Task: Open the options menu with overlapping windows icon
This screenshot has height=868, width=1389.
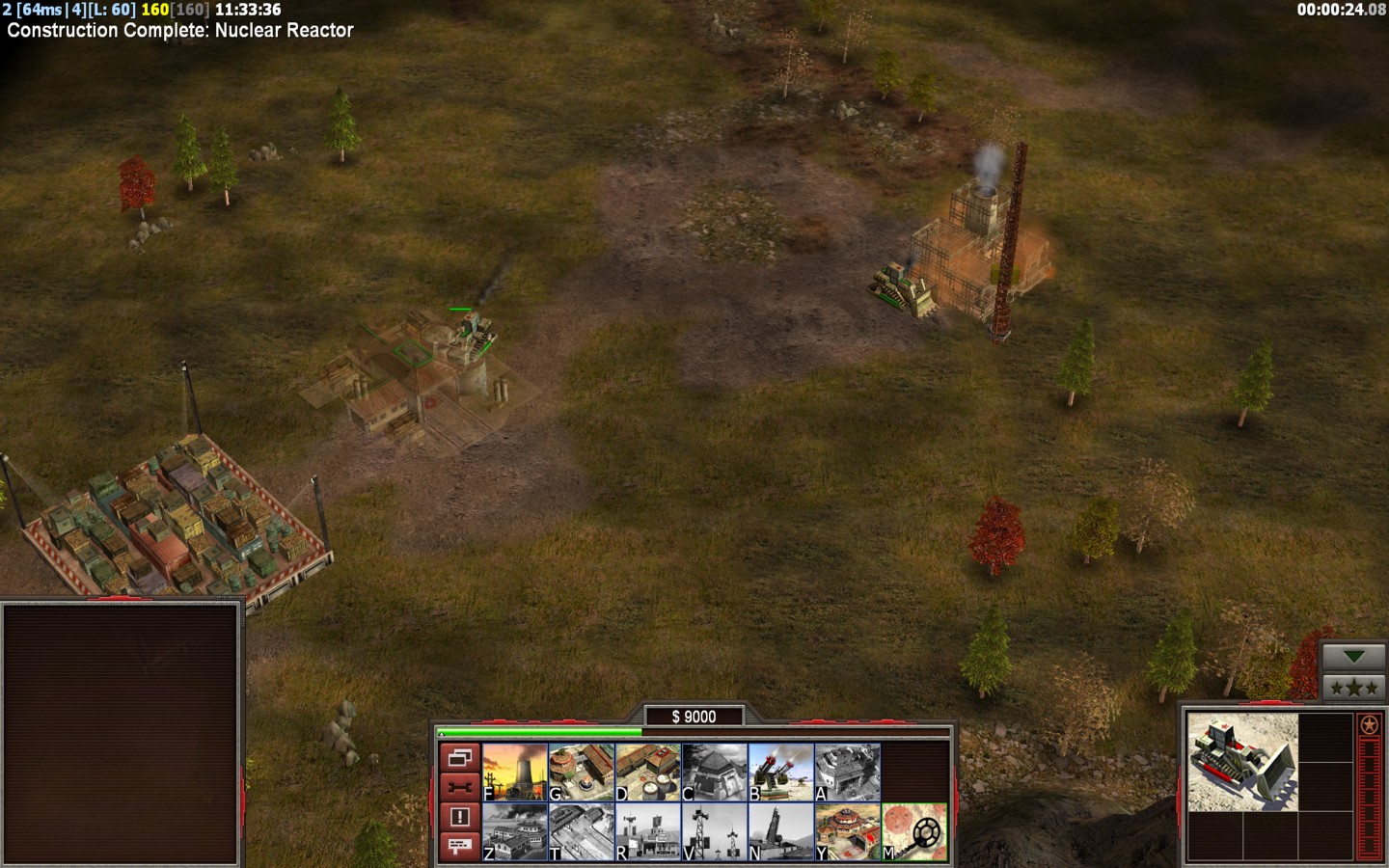Action: click(x=459, y=758)
